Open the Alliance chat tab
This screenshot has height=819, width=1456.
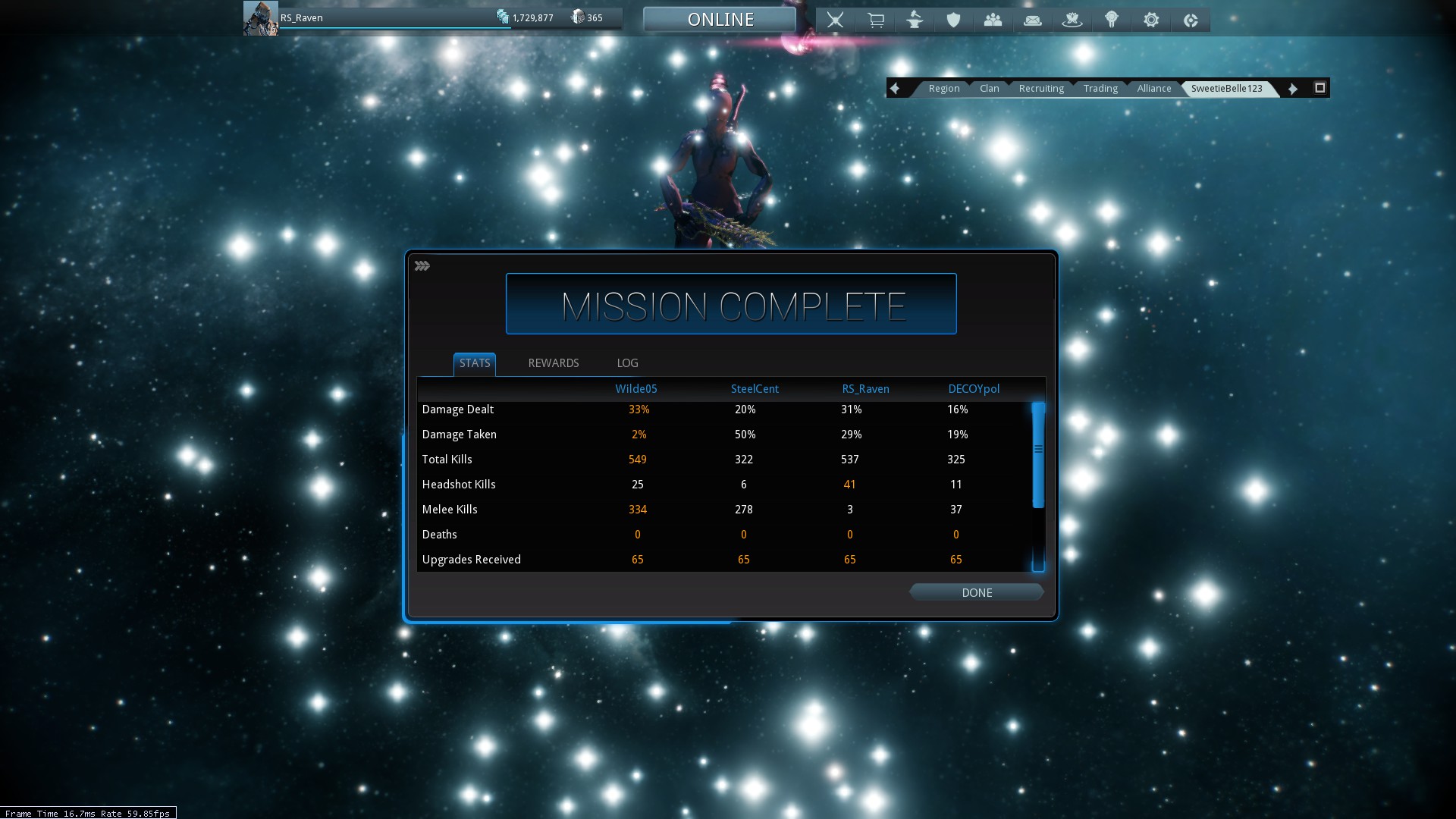click(1153, 89)
